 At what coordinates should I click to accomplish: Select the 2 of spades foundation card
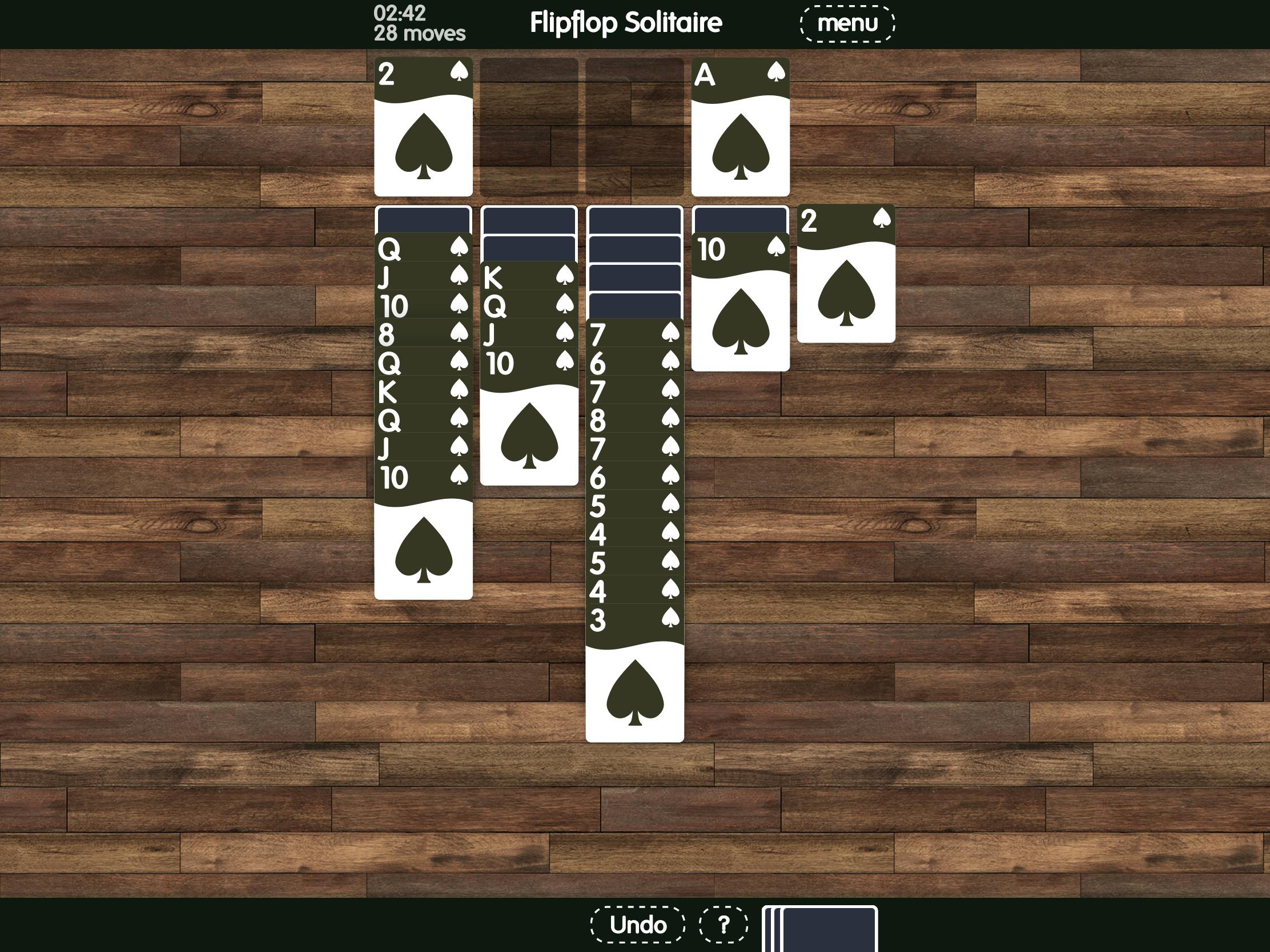423,127
